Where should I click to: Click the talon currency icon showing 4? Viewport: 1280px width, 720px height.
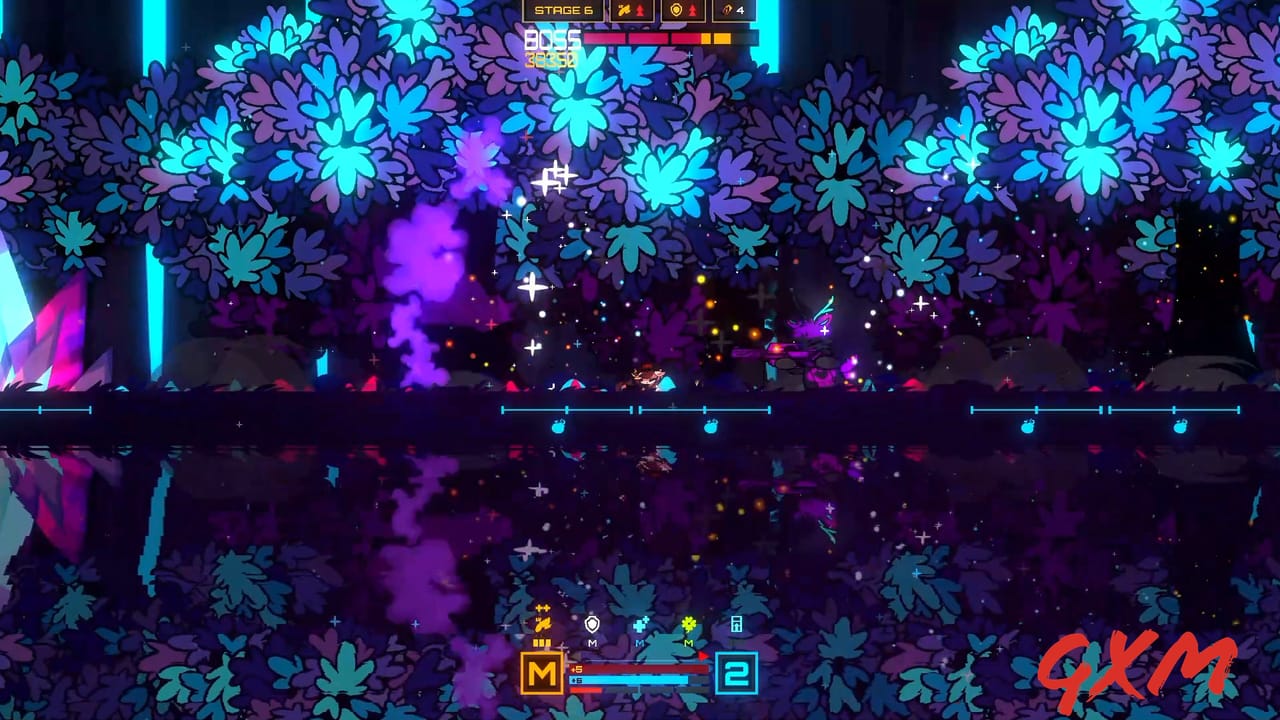tap(727, 10)
